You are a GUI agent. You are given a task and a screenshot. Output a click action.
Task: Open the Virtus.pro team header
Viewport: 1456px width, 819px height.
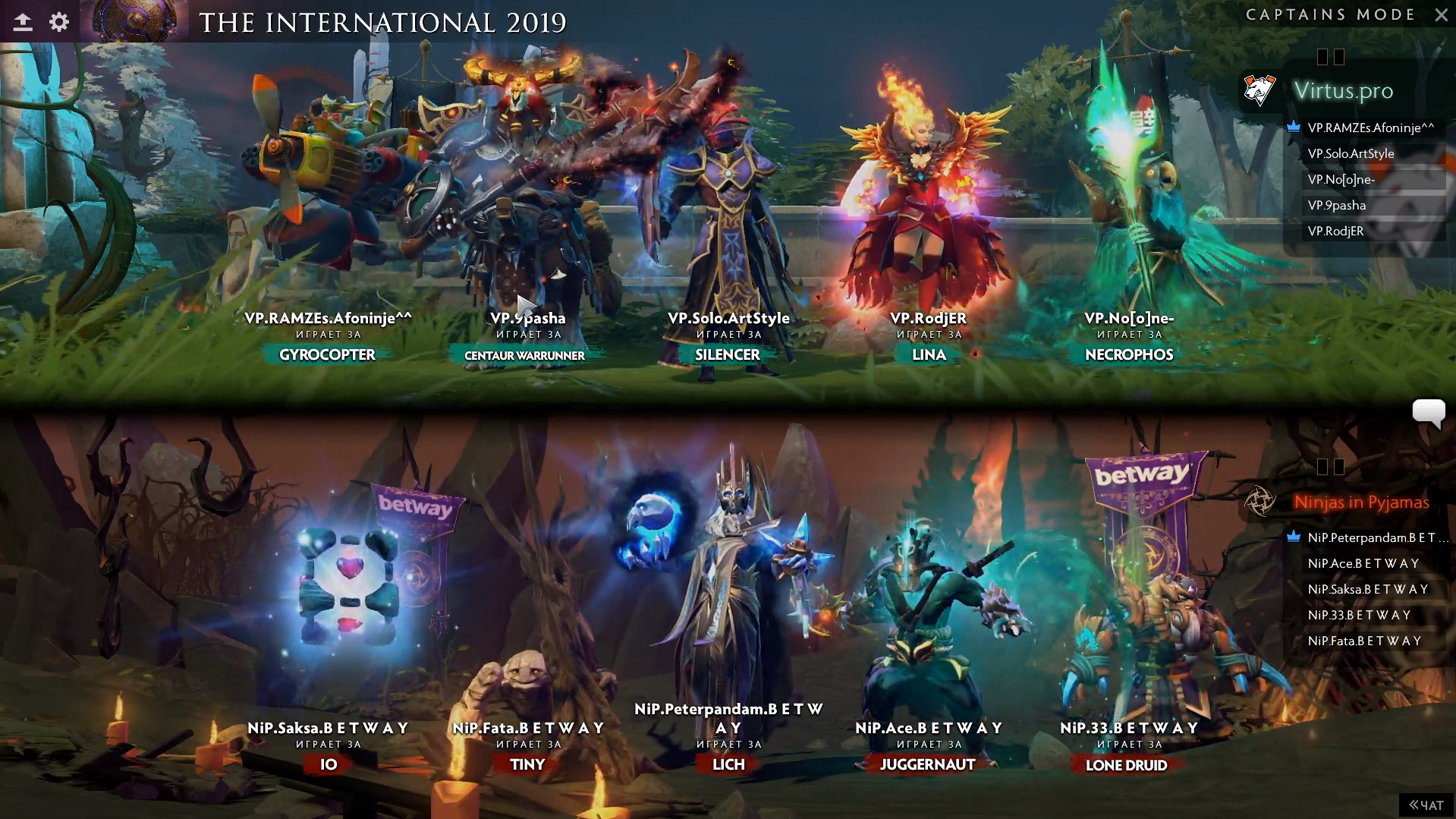1343,90
